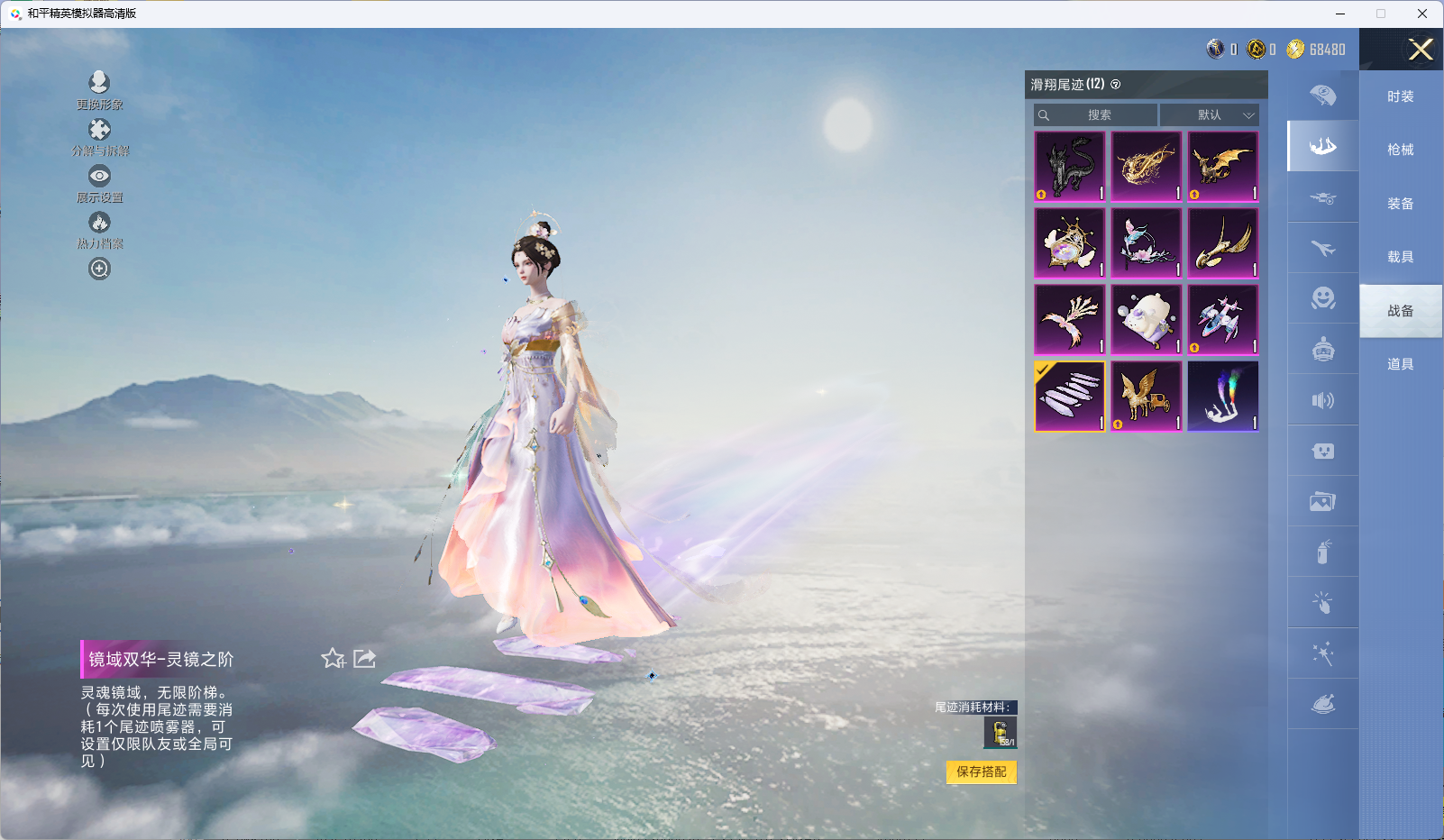Choose the black dragon glide trail
This screenshot has width=1444, height=840.
tap(1070, 167)
